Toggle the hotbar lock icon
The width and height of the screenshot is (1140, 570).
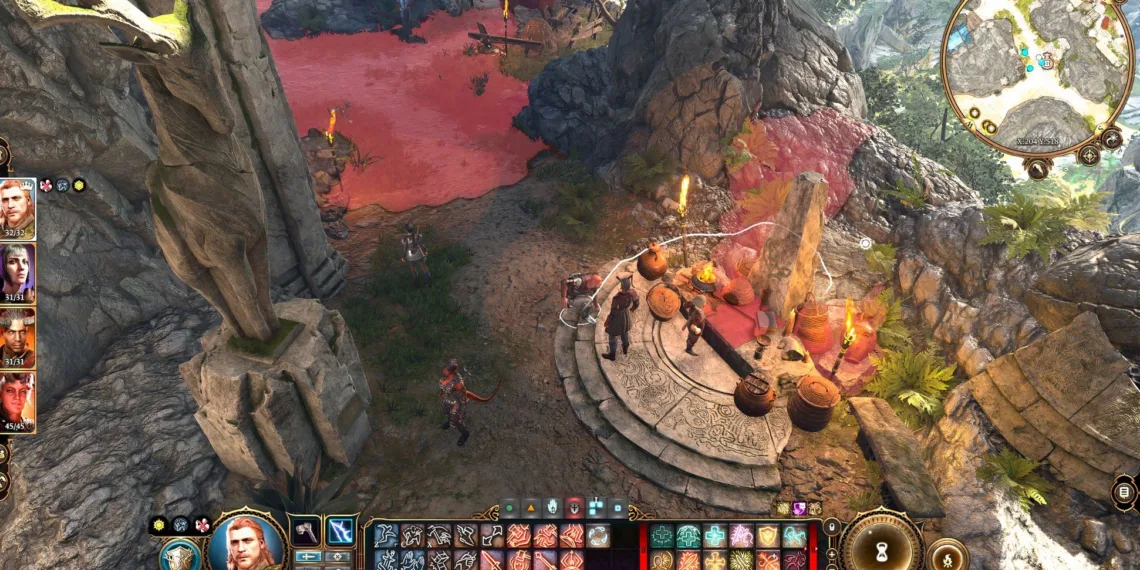tap(831, 527)
